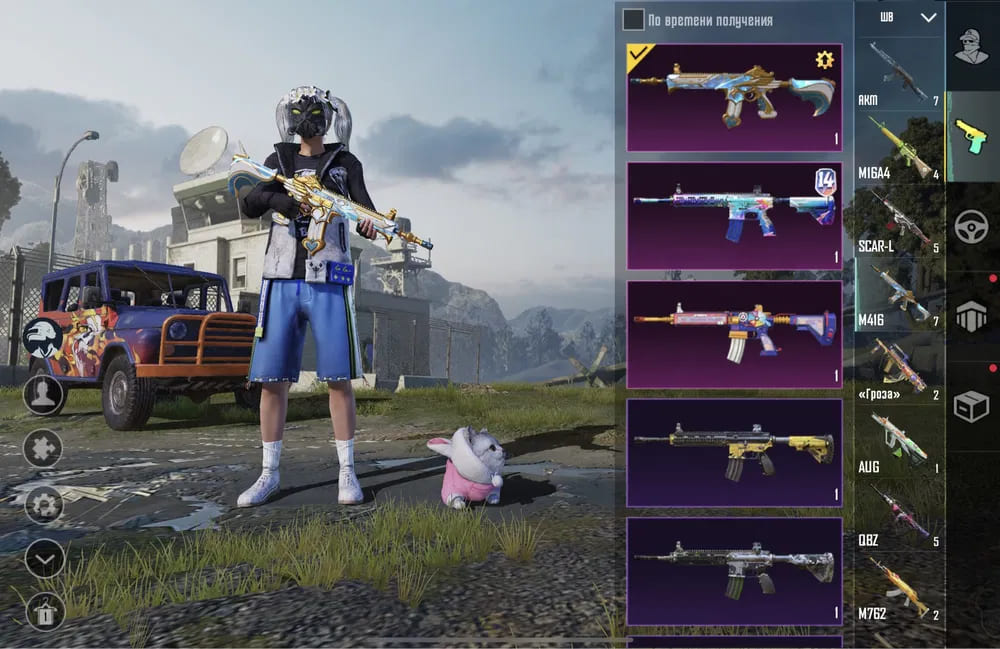Choose the M16A4 weapon entry
Screen dimensions: 1000x649
(x=899, y=148)
